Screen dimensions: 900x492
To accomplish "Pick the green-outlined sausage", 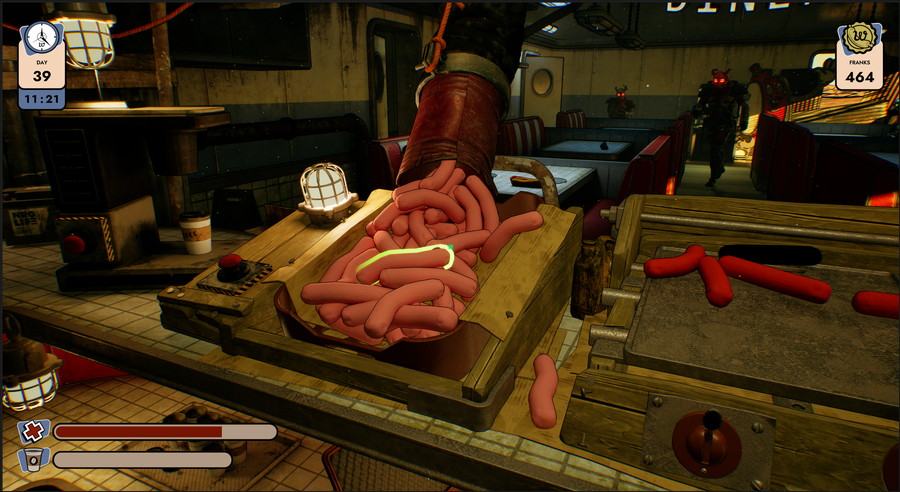I will (x=404, y=262).
